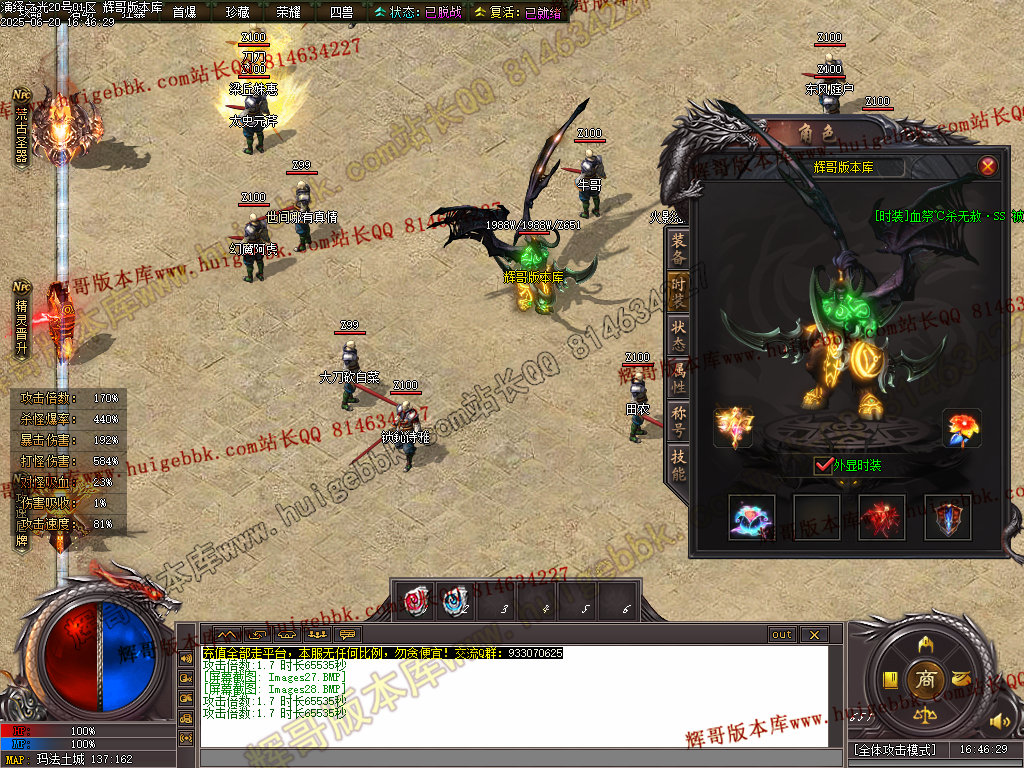Click the chat window's out button
This screenshot has height=768, width=1024.
coord(782,635)
